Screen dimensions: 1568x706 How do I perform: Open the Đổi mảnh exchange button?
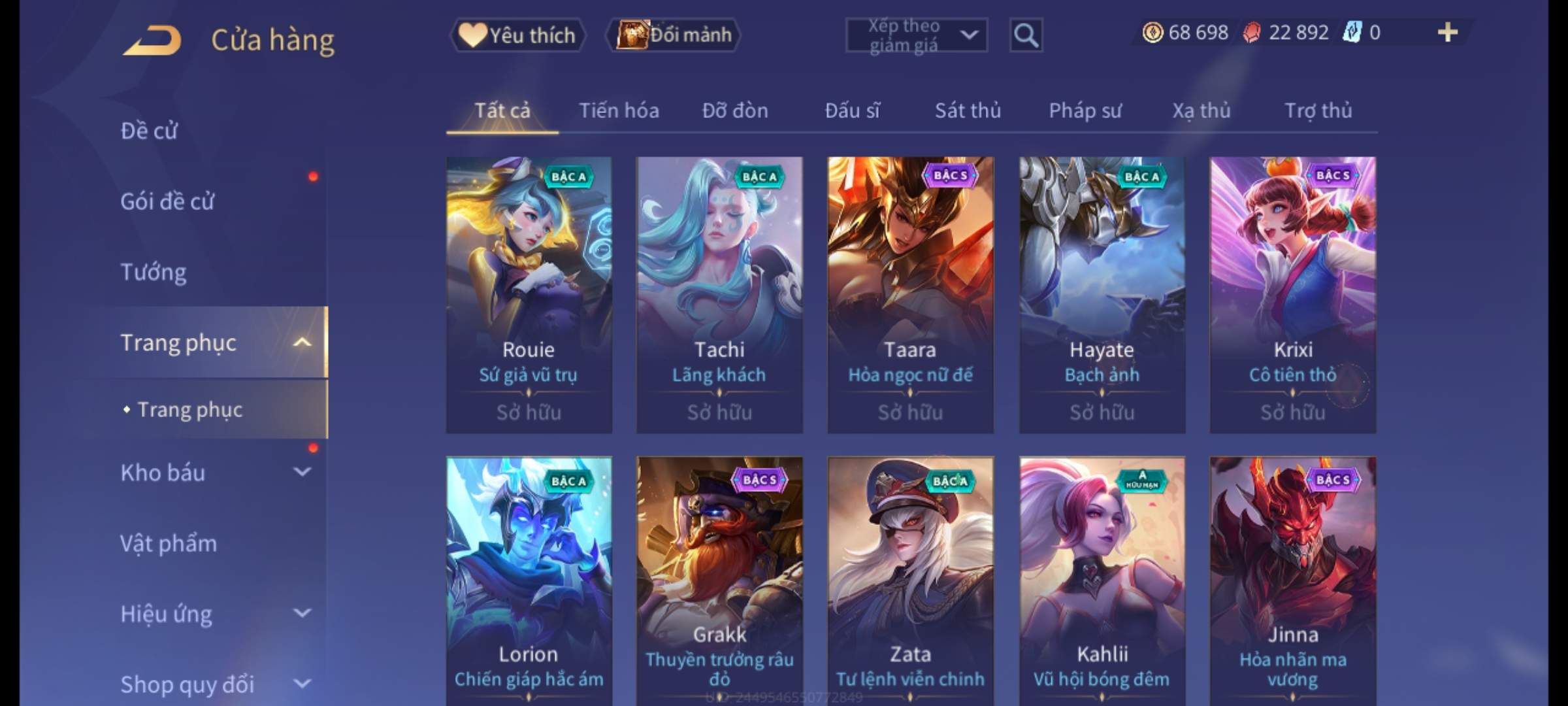click(674, 35)
